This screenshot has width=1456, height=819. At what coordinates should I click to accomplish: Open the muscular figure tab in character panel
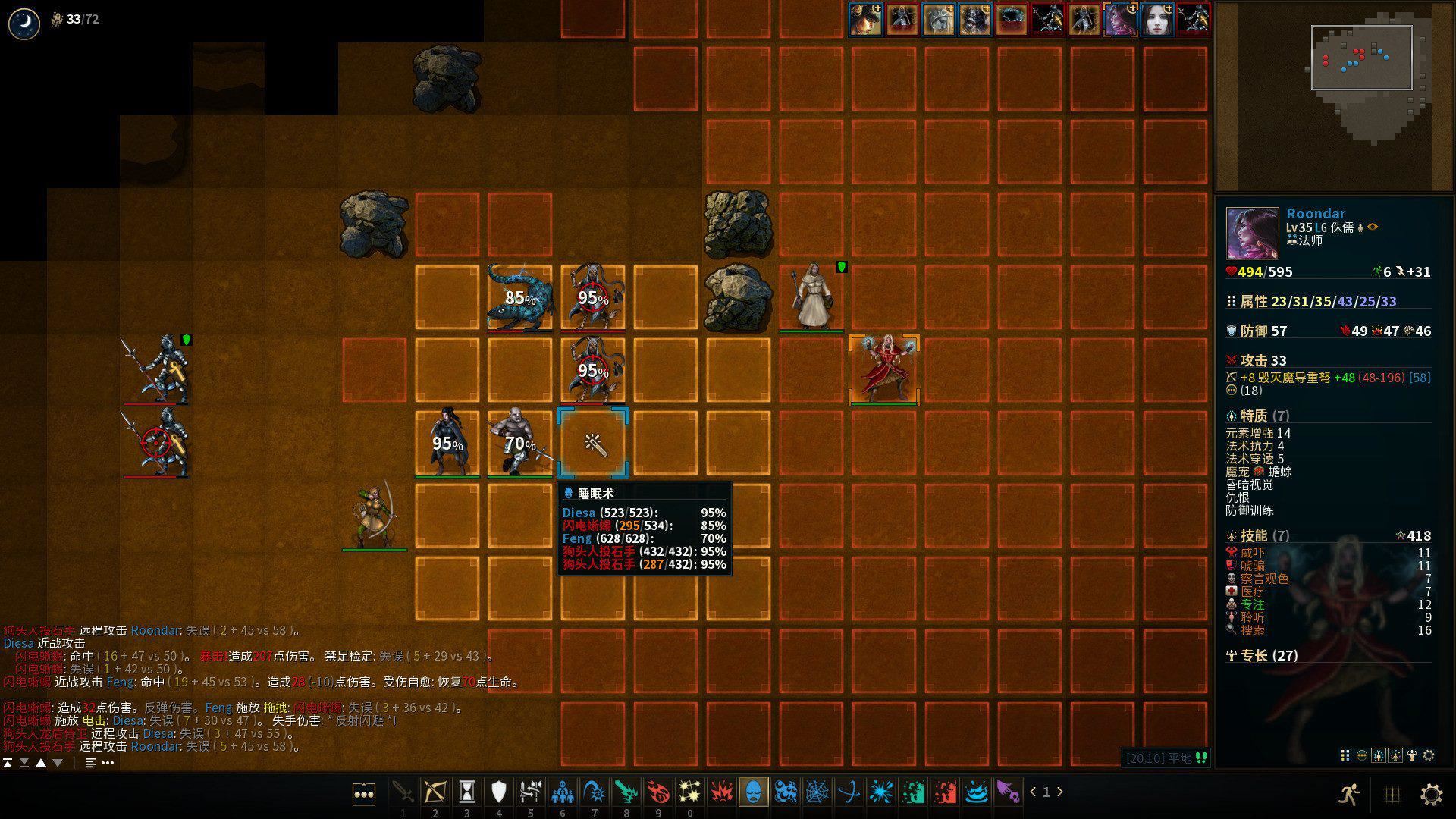[1412, 755]
